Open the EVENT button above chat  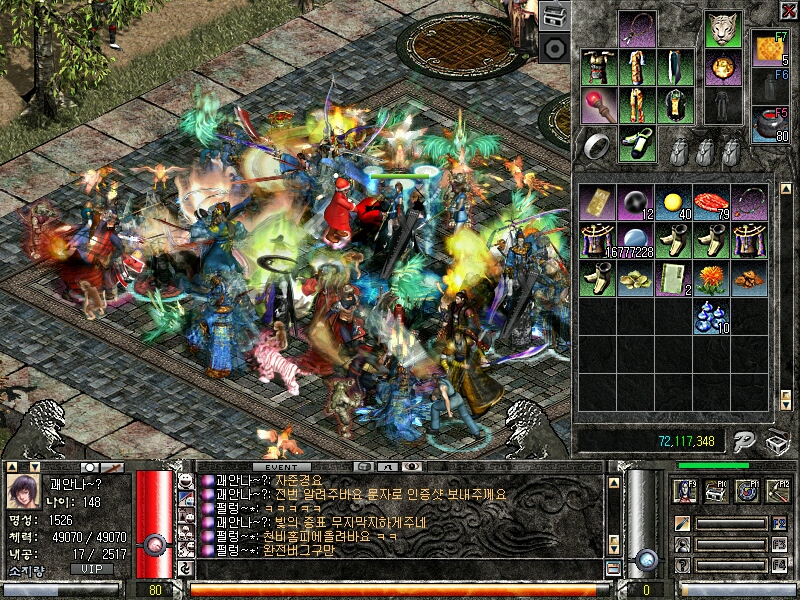(281, 467)
